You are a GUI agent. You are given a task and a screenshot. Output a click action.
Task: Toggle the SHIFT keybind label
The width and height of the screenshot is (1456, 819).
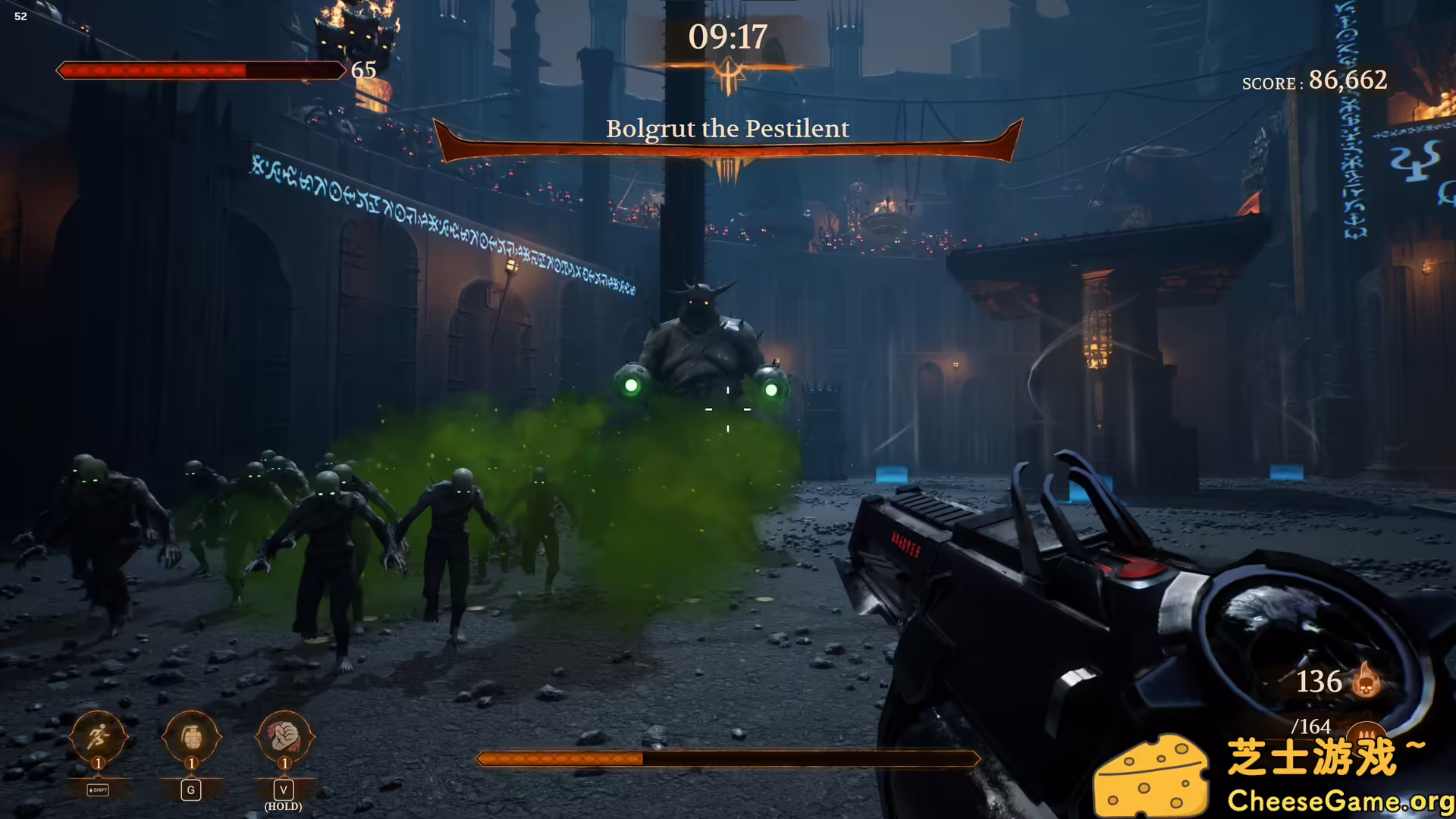(97, 789)
